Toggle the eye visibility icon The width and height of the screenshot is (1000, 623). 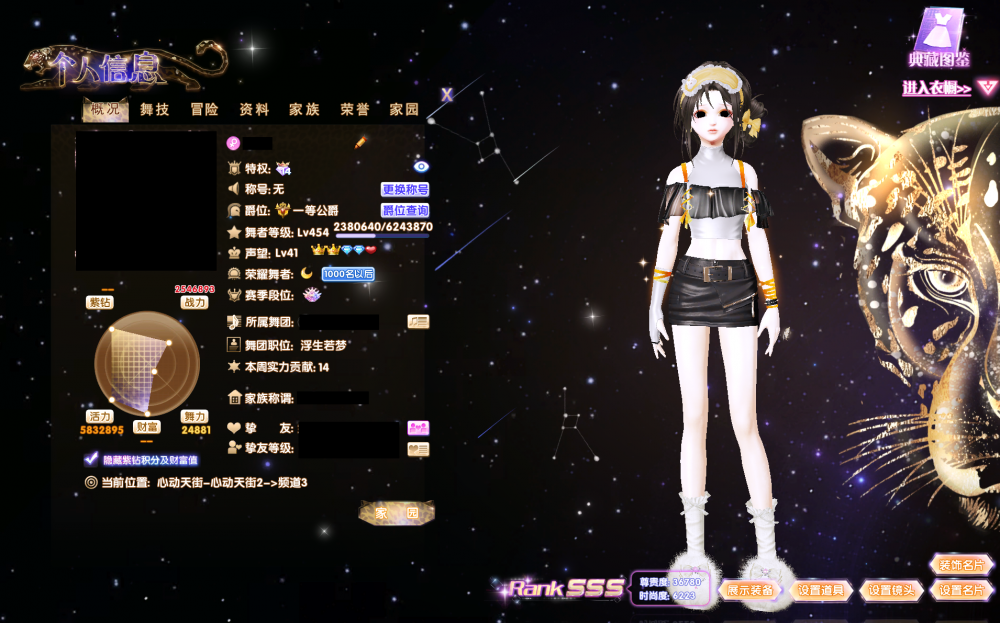point(420,167)
